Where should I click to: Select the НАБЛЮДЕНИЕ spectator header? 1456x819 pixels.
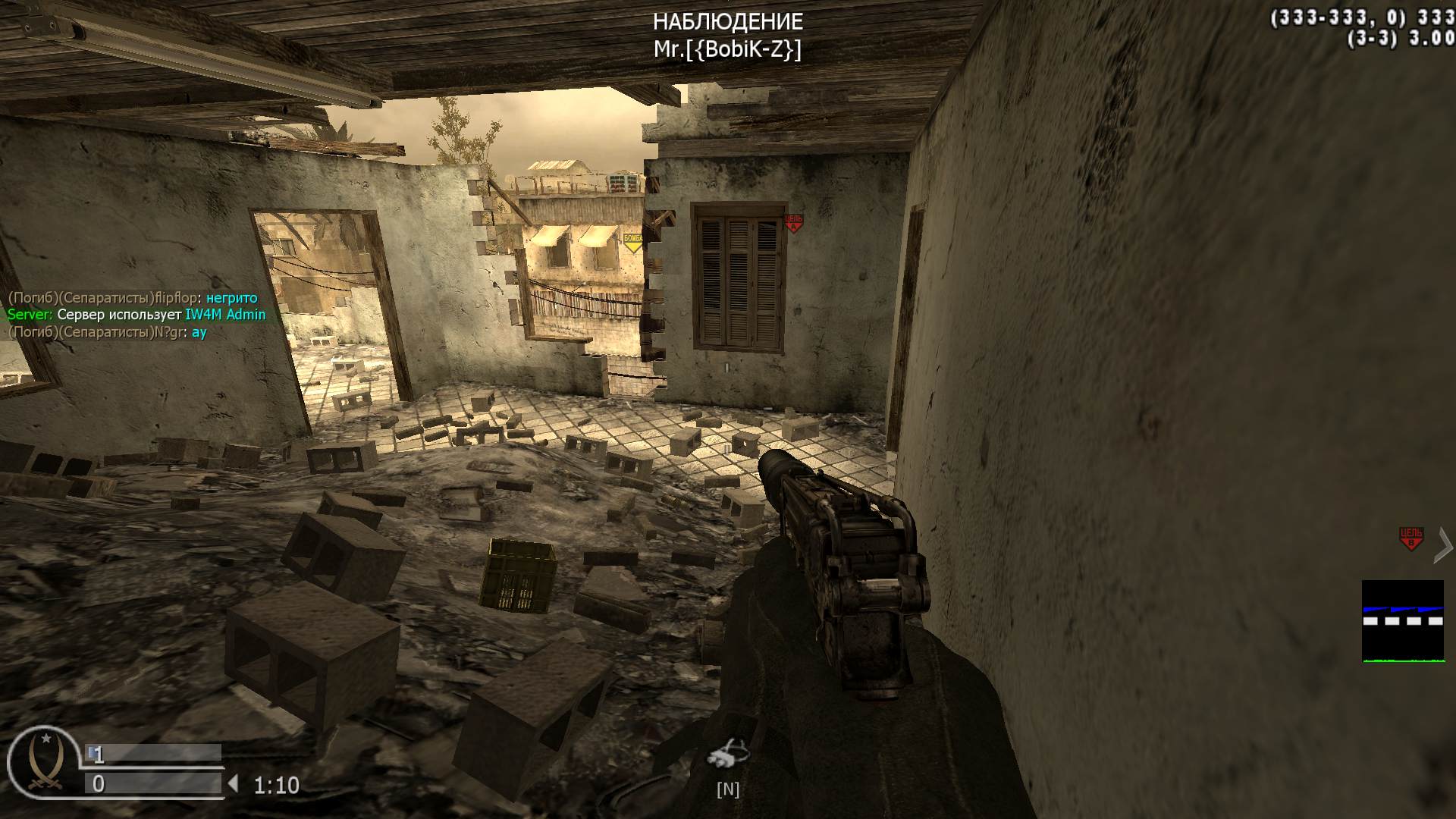coord(727,22)
